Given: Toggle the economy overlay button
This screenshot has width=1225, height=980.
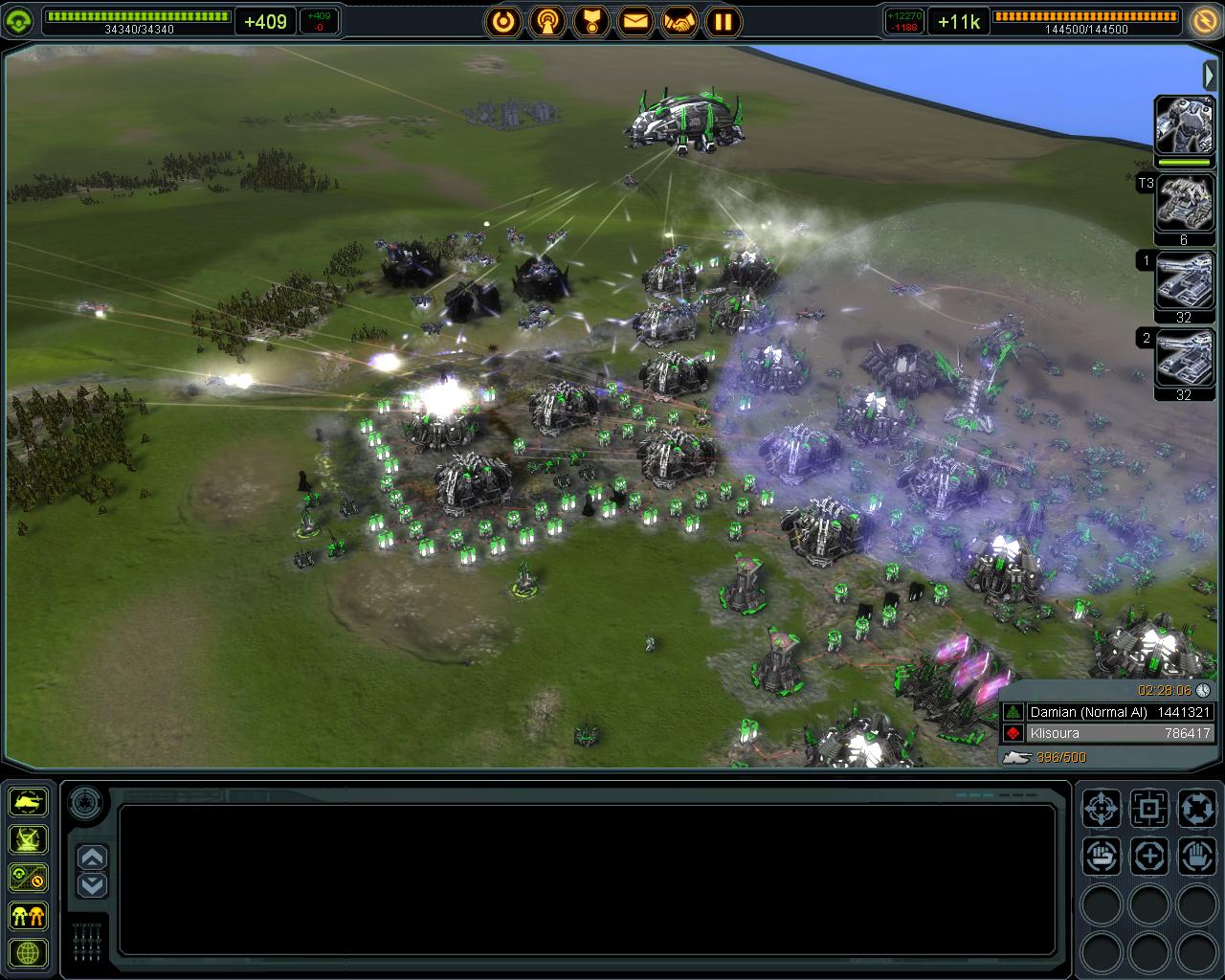Looking at the screenshot, I should [x=29, y=877].
